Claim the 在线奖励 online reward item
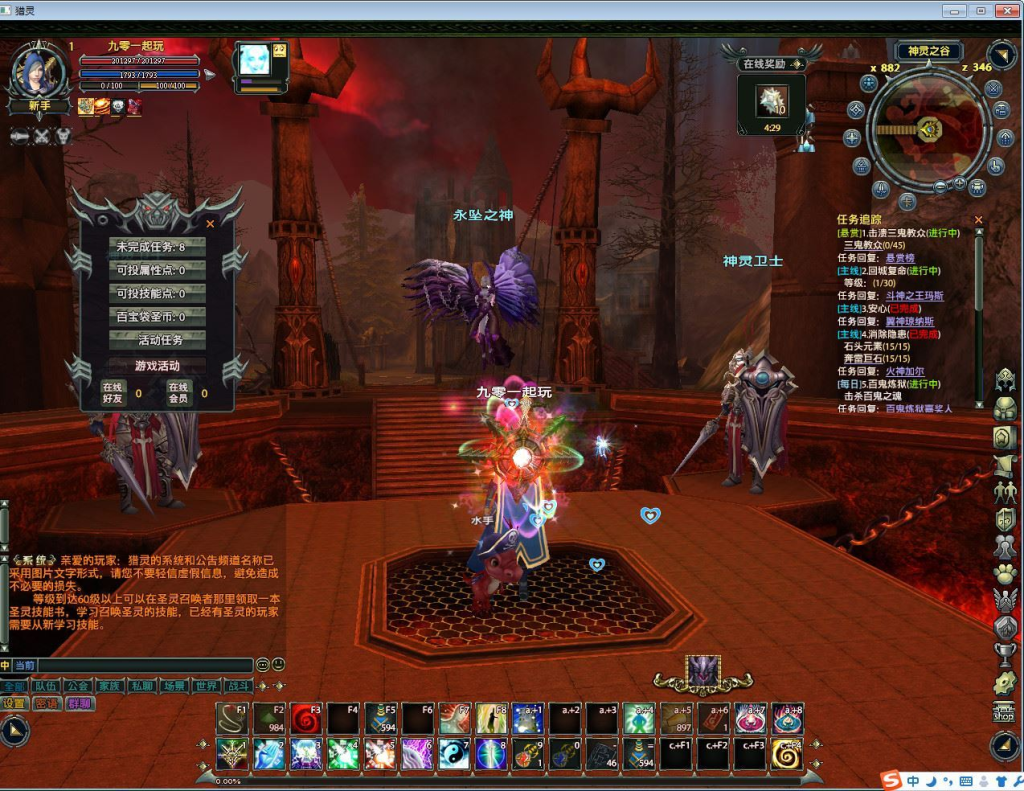1024x791 pixels. pos(770,101)
